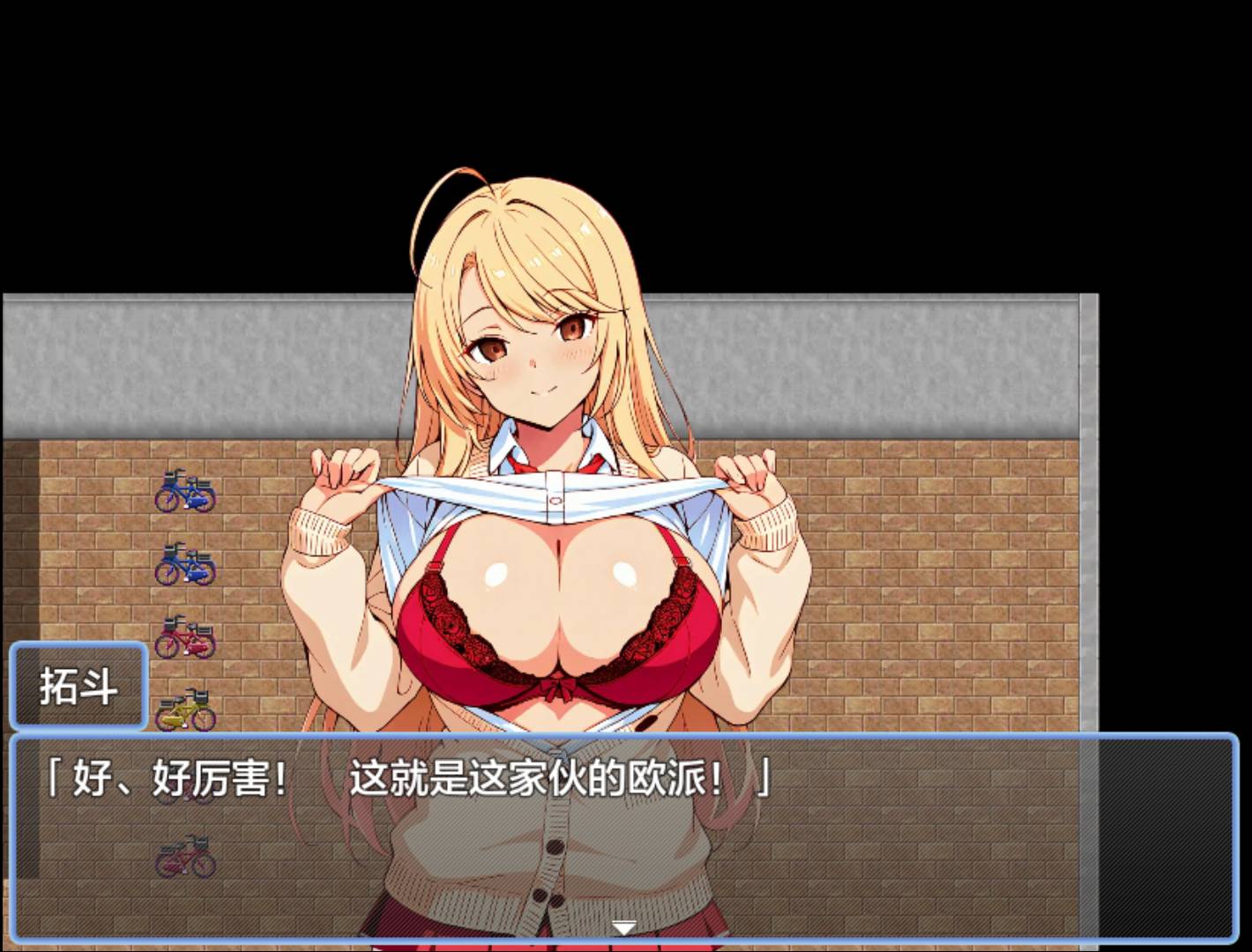Click the lifted white shirt hem
Screen dimensions: 1252x952
[555, 494]
